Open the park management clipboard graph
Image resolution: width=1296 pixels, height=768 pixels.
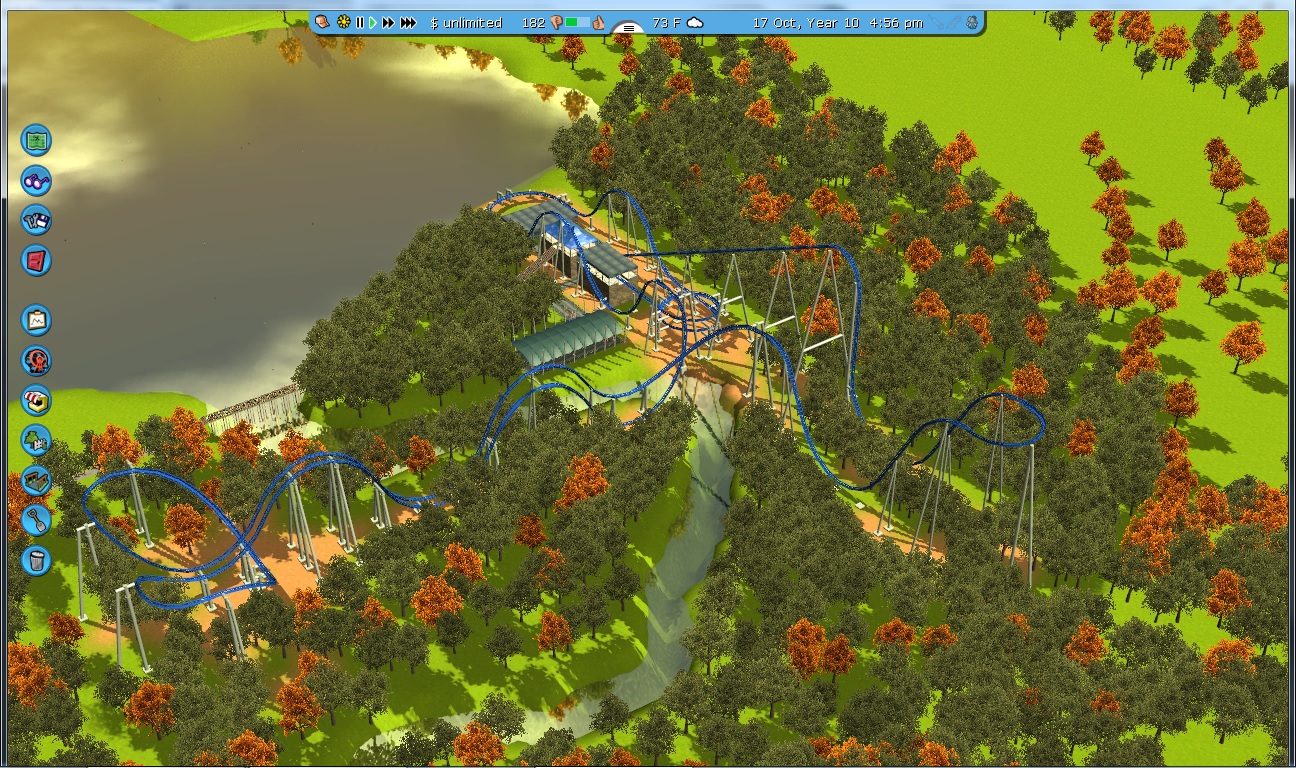coord(36,320)
